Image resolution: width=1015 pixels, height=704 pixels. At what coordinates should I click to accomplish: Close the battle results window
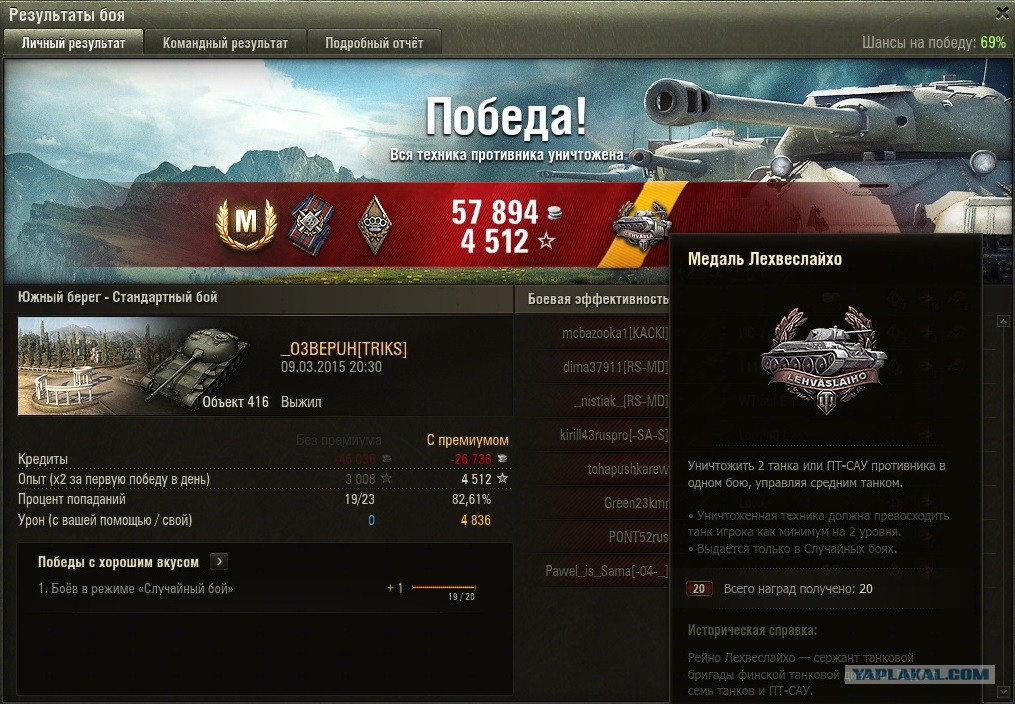1002,13
